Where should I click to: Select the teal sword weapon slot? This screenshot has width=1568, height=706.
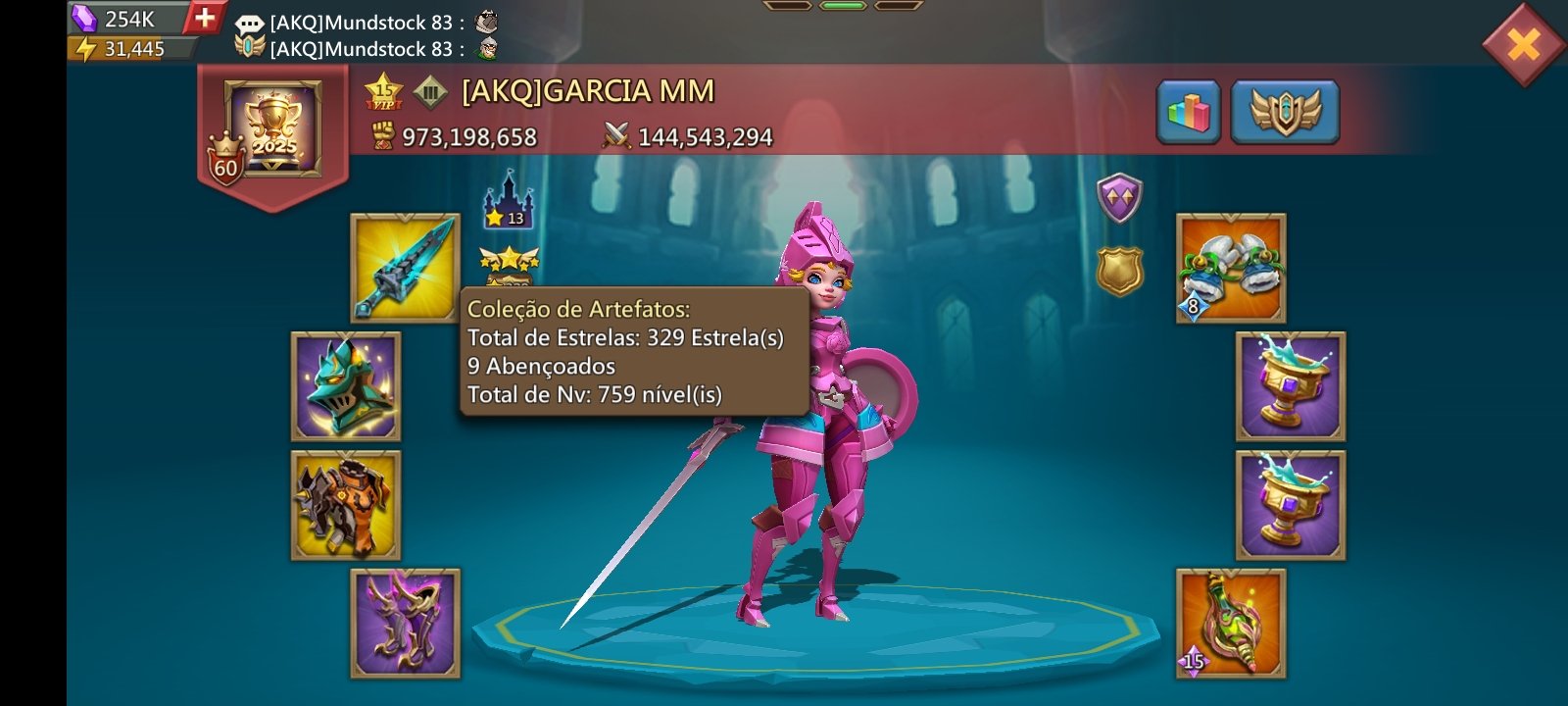tap(405, 268)
